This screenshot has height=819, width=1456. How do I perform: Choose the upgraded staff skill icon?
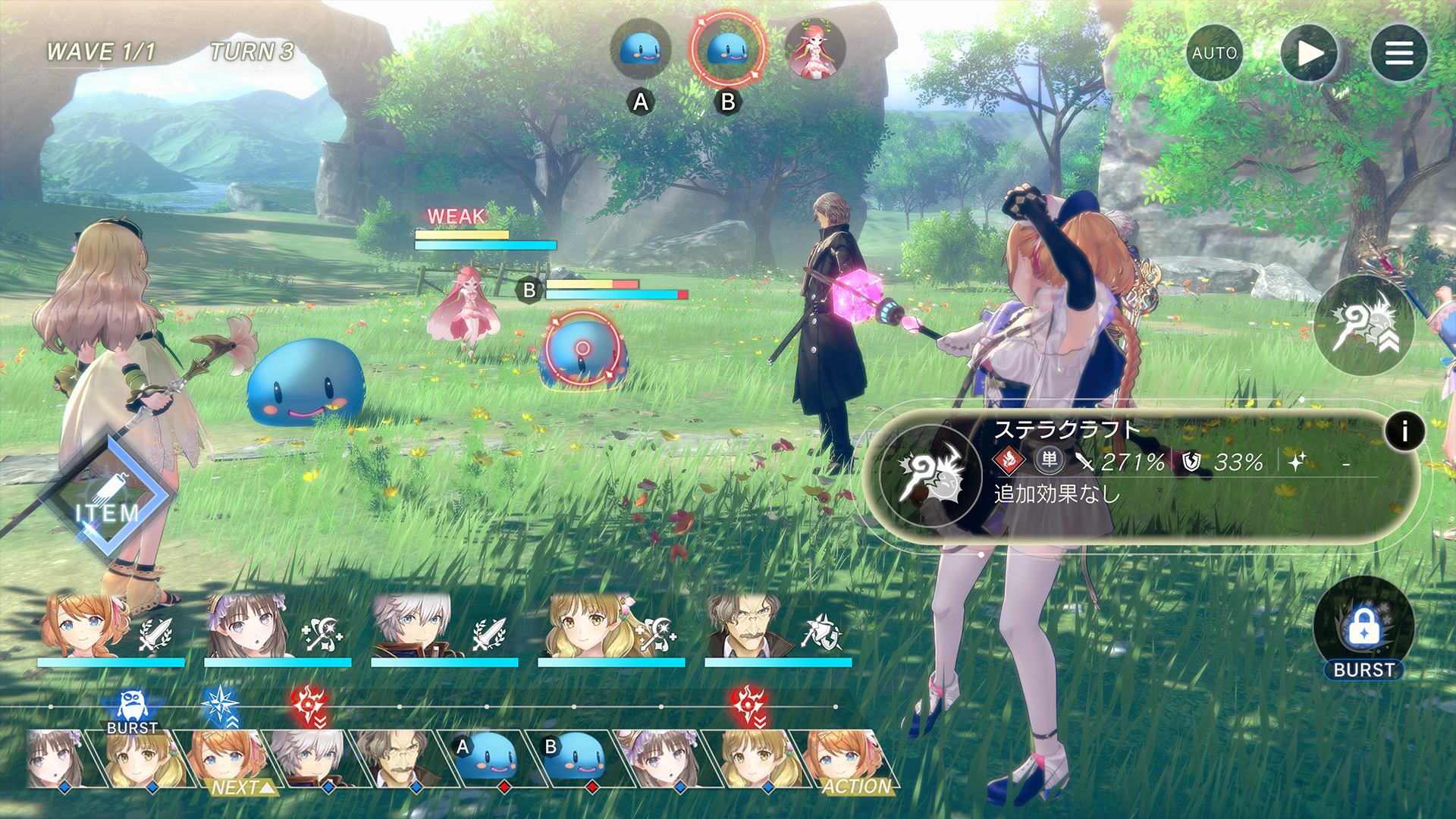coord(1363,326)
